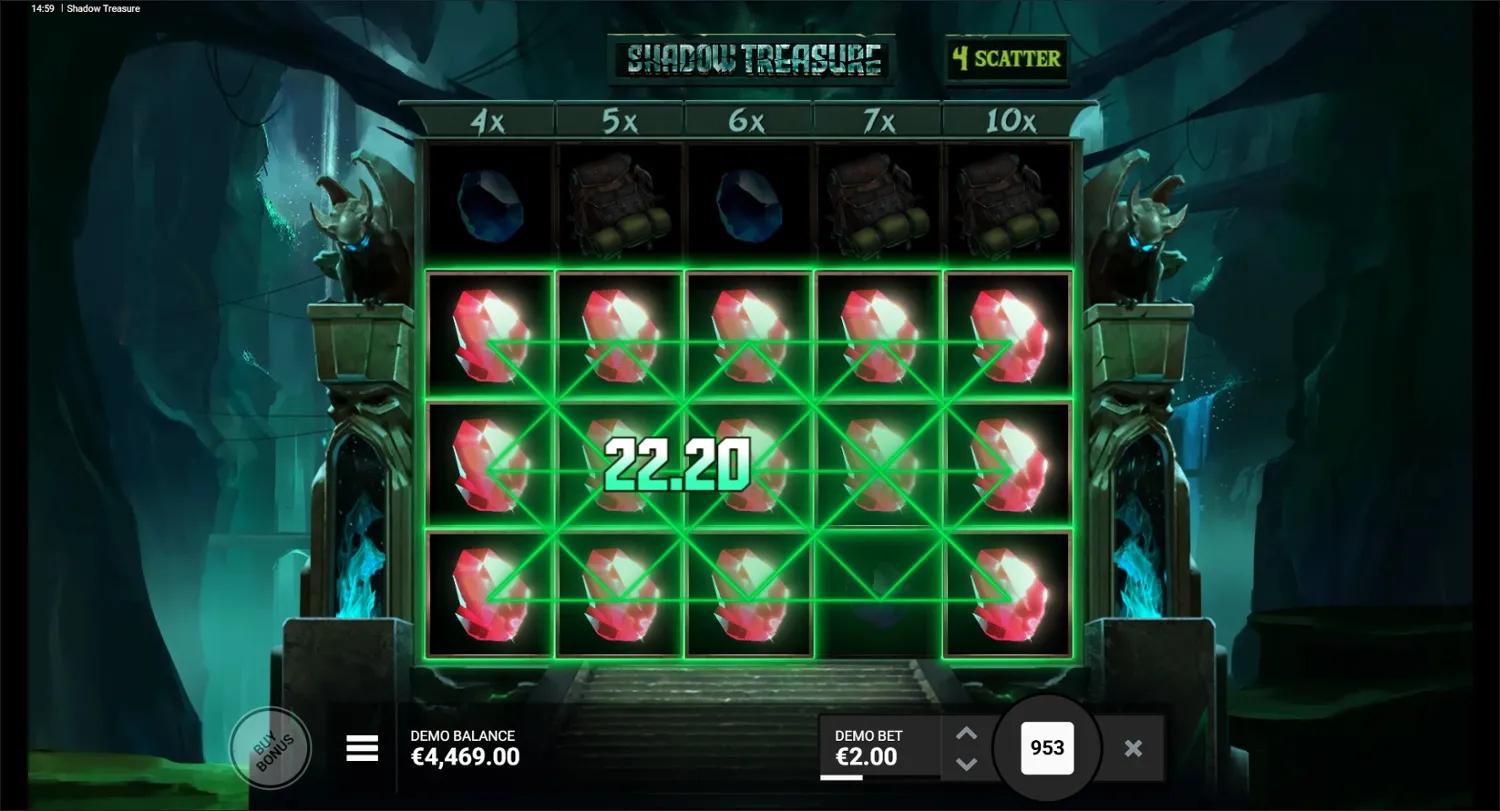Click the 22.20 win amount display
Screen dimensions: 1500x811
(676, 462)
